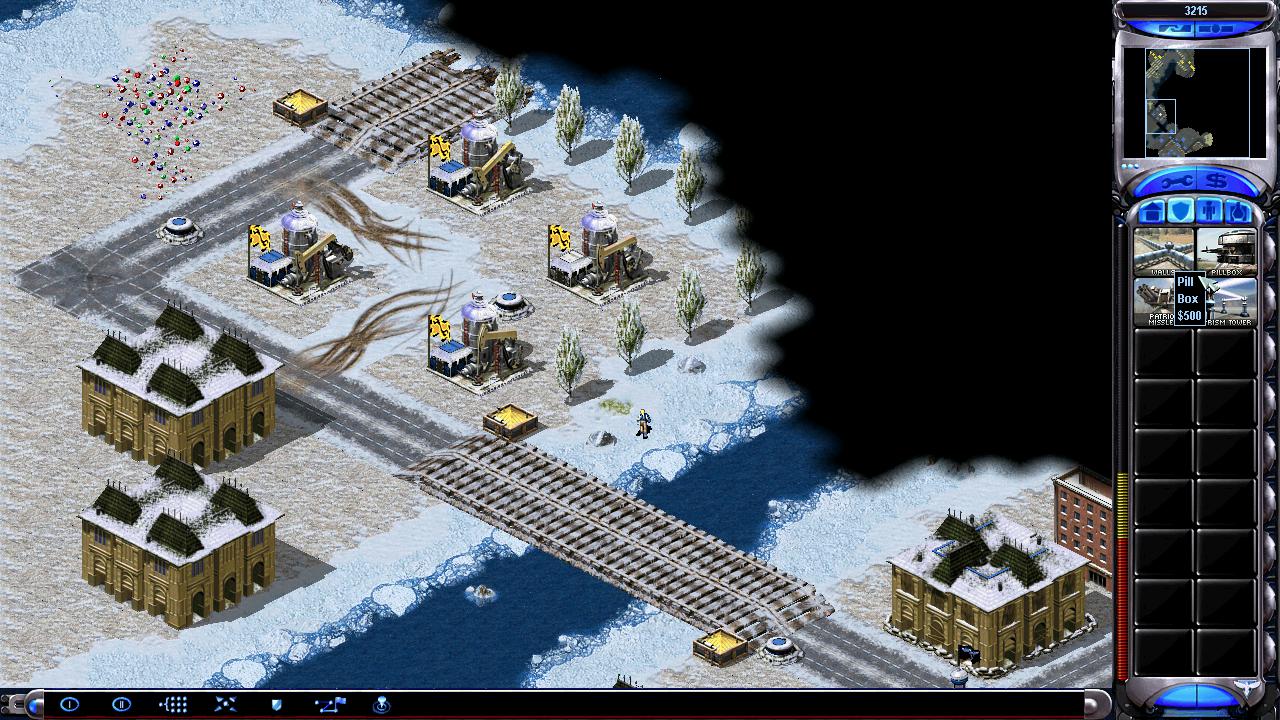Build a Pillbox from the sidebar
The image size is (1280, 720).
pos(1226,252)
